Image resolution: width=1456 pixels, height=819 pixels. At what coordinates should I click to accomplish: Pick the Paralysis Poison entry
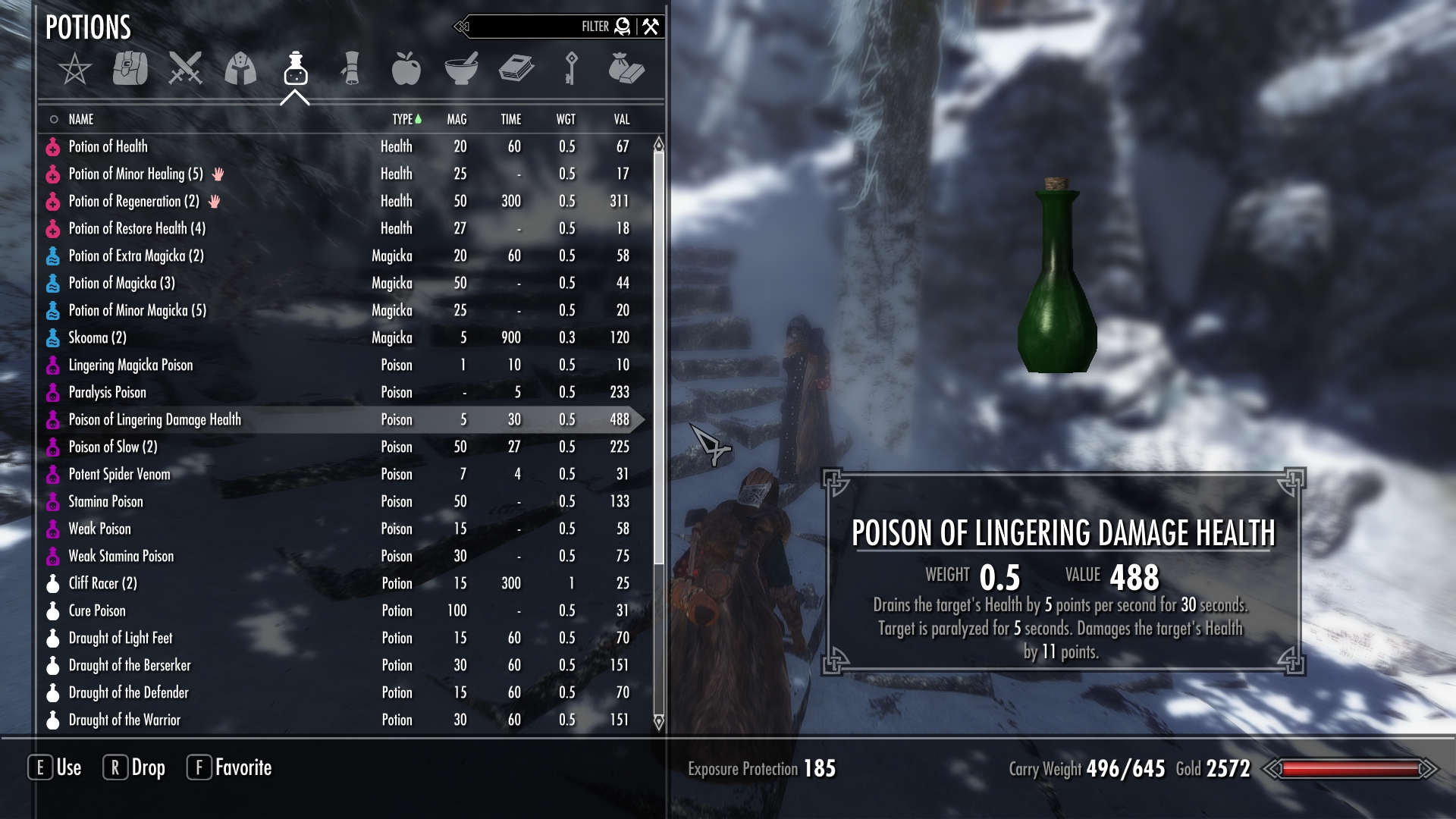click(x=107, y=392)
